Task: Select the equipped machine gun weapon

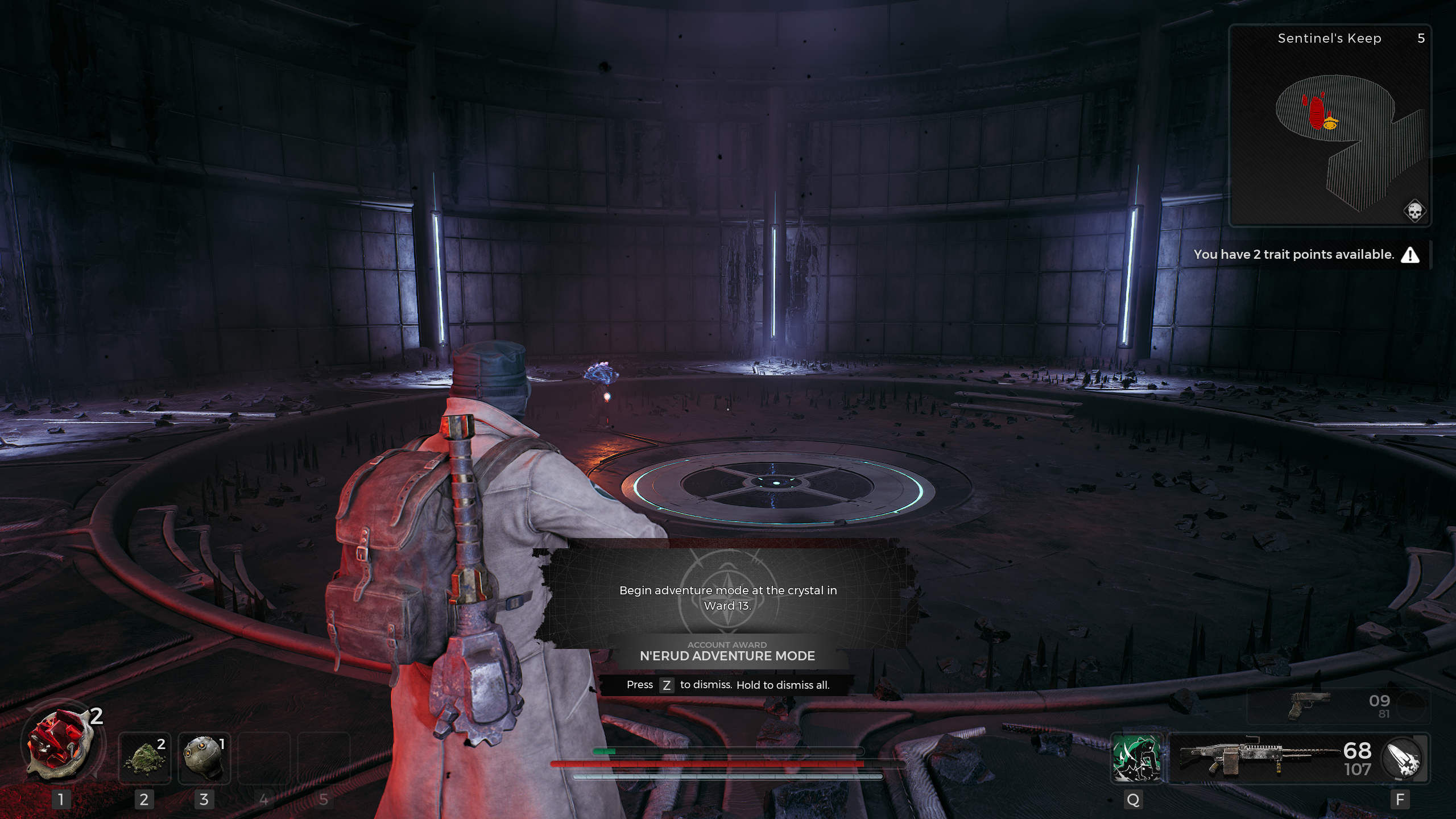Action: point(1257,758)
